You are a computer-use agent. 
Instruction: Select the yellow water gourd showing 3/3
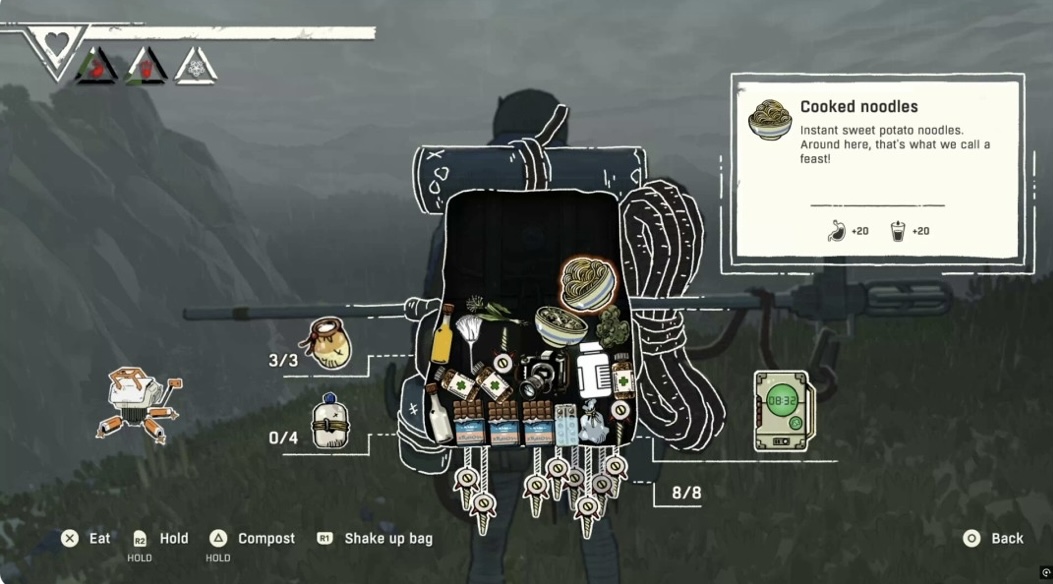(330, 343)
